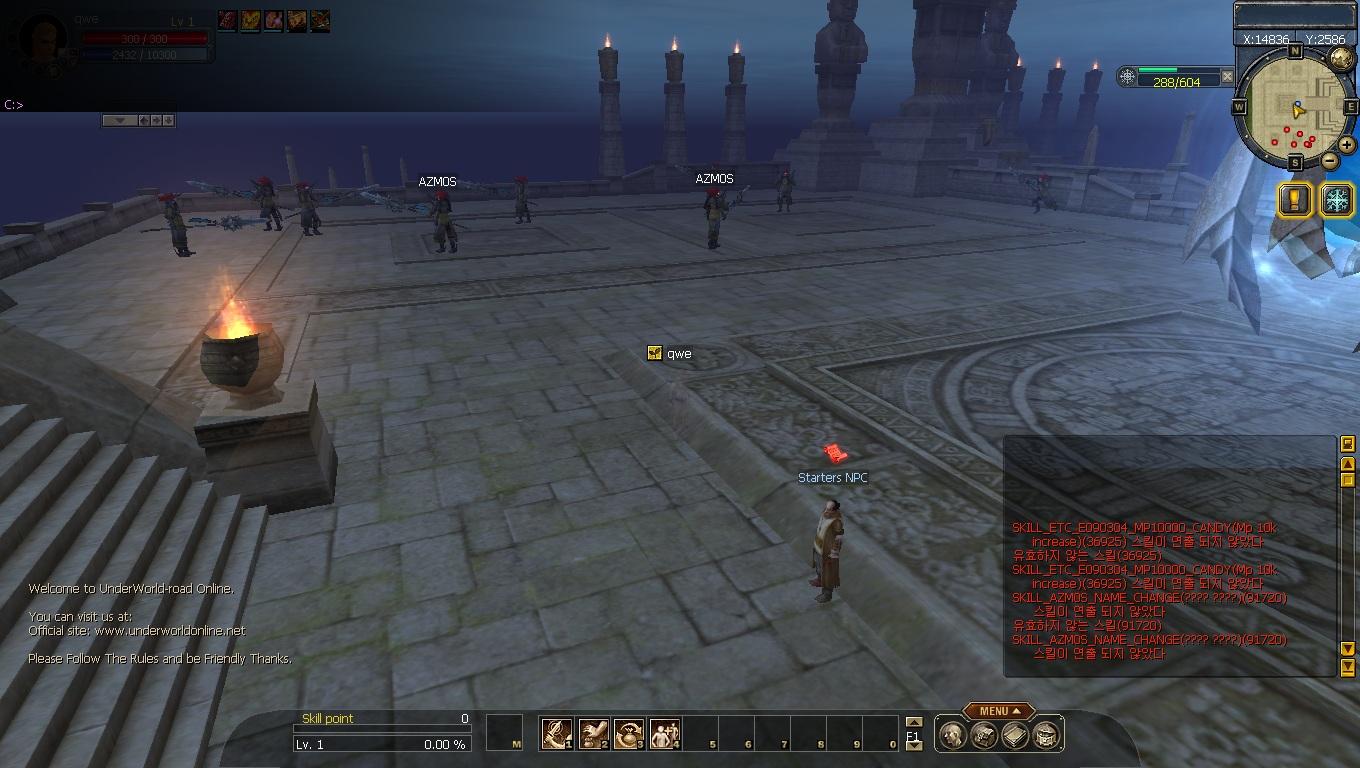Activate the sword attack skill in slot 1

tap(556, 734)
